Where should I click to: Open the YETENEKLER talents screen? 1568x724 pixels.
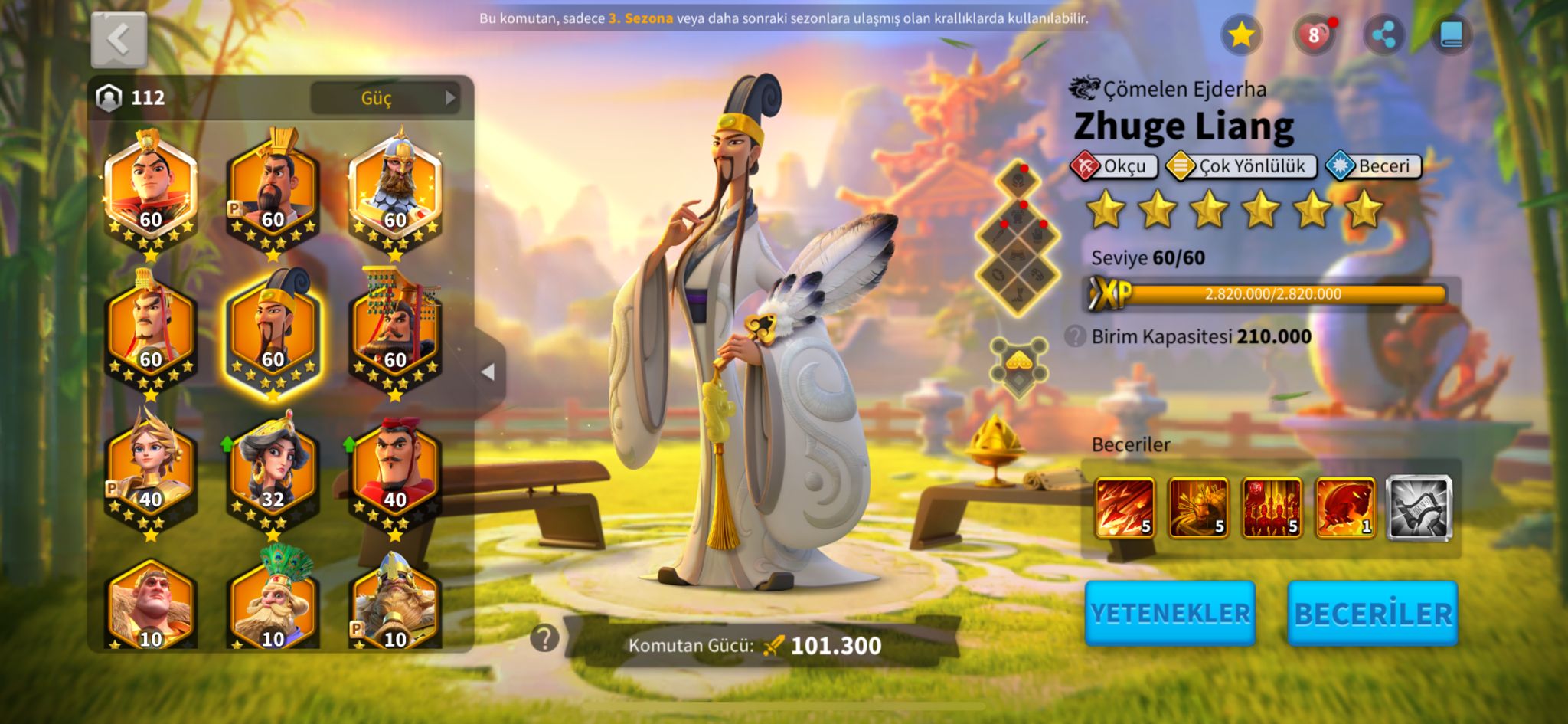tap(1170, 613)
